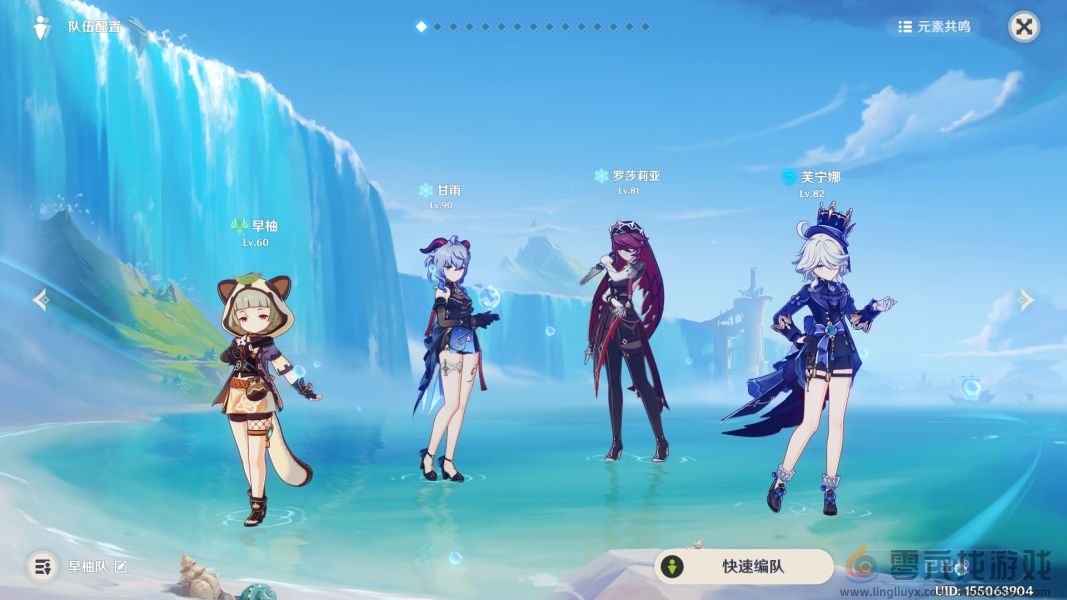Jump to the second party page dot
1067x600 pixels.
click(x=436, y=27)
